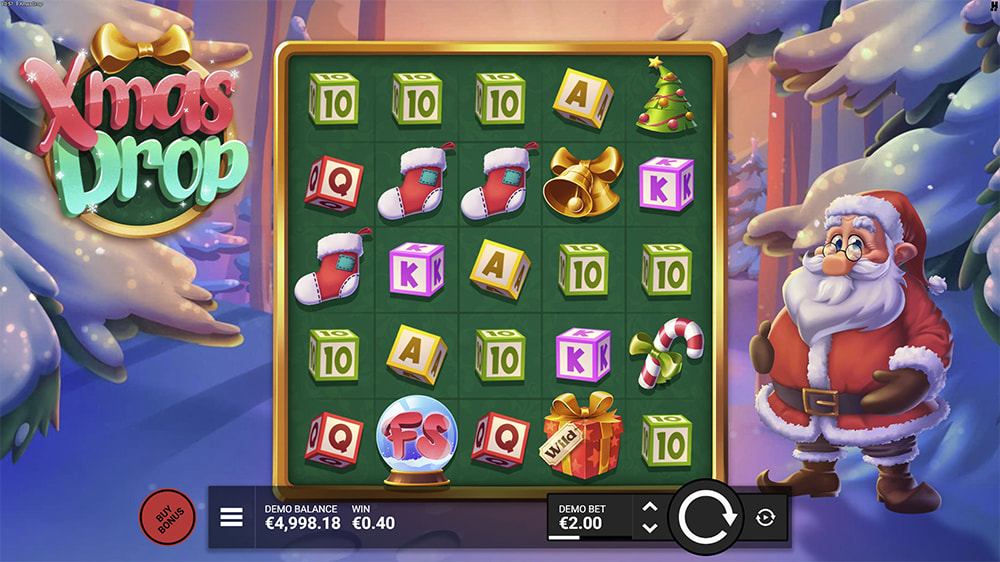This screenshot has width=1000, height=562.
Task: Open the hamburger menu
Action: (232, 517)
